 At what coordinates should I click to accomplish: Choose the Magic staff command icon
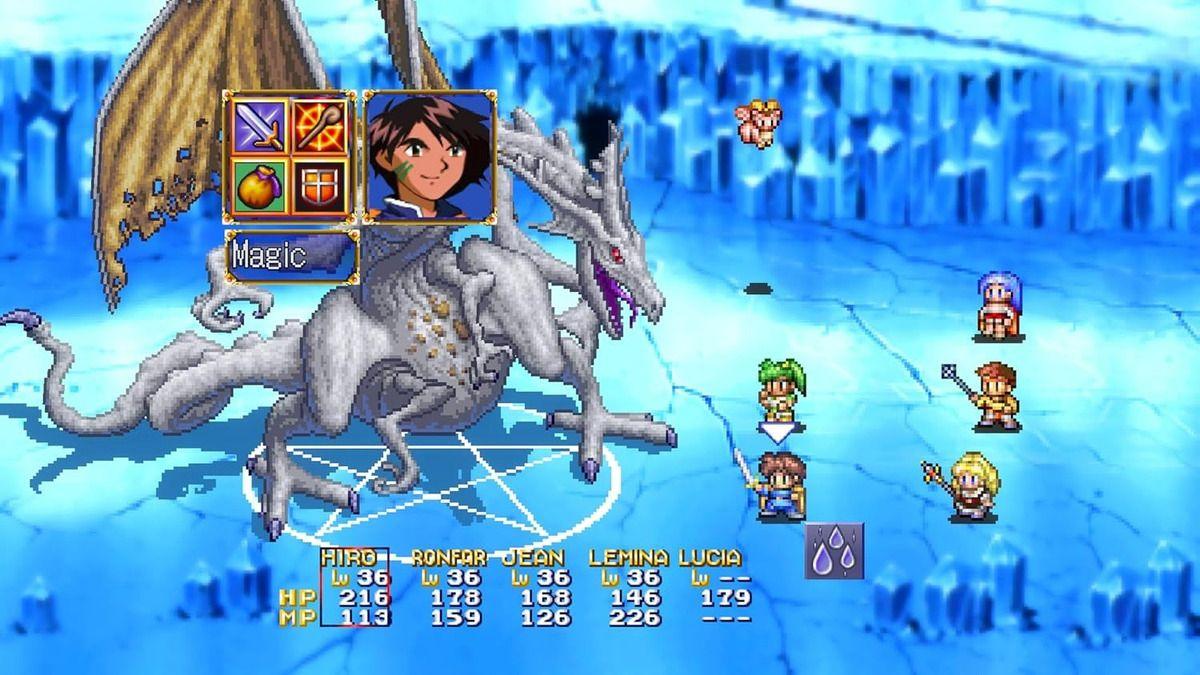[320, 126]
